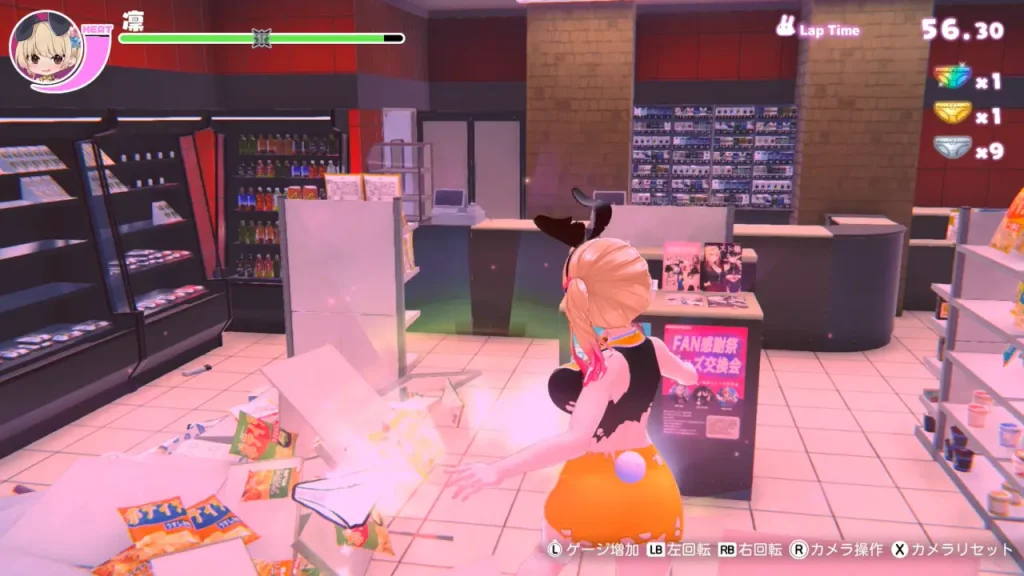Select the rainbow underwear collectible icon
The width and height of the screenshot is (1024, 576).
pos(951,77)
